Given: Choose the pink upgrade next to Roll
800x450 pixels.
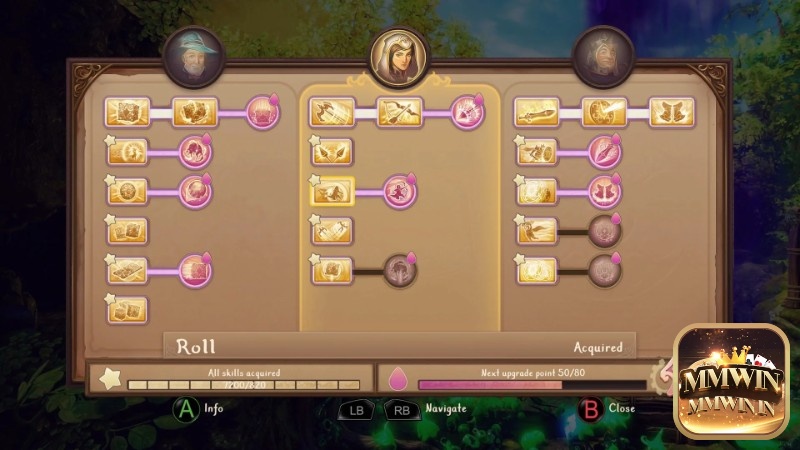Looking at the screenshot, I should 400,190.
